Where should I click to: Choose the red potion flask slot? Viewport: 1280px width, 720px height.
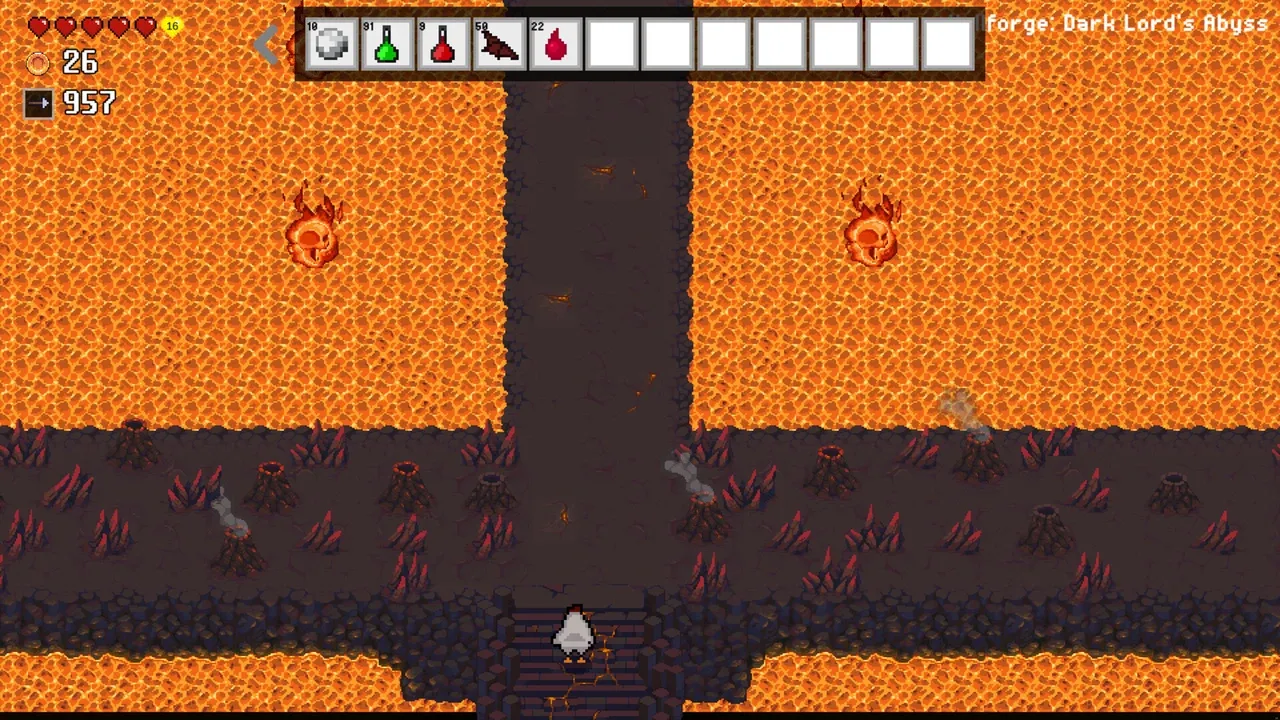click(443, 44)
